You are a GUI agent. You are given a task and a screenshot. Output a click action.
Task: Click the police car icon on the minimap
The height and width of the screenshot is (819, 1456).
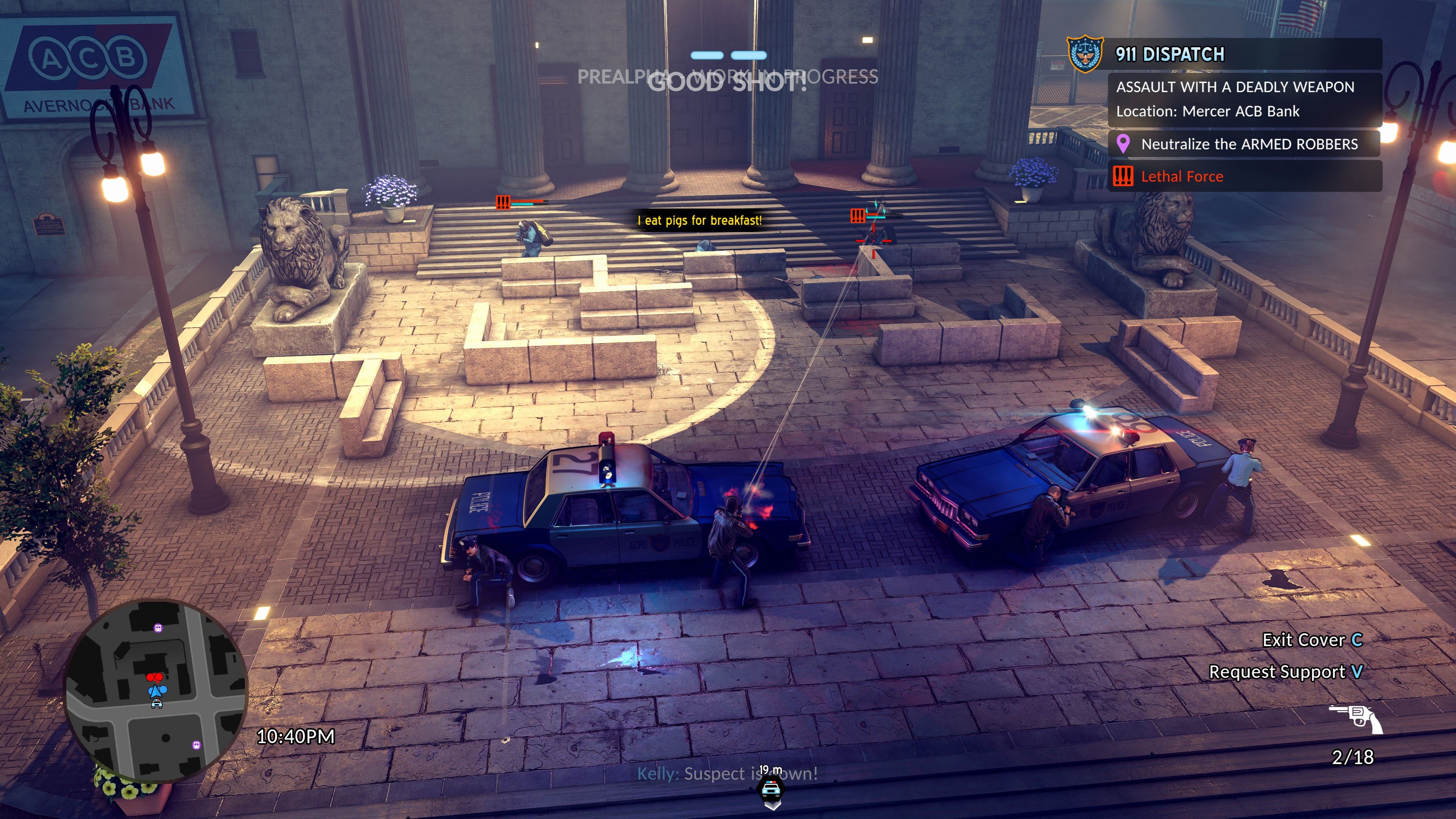point(157,703)
